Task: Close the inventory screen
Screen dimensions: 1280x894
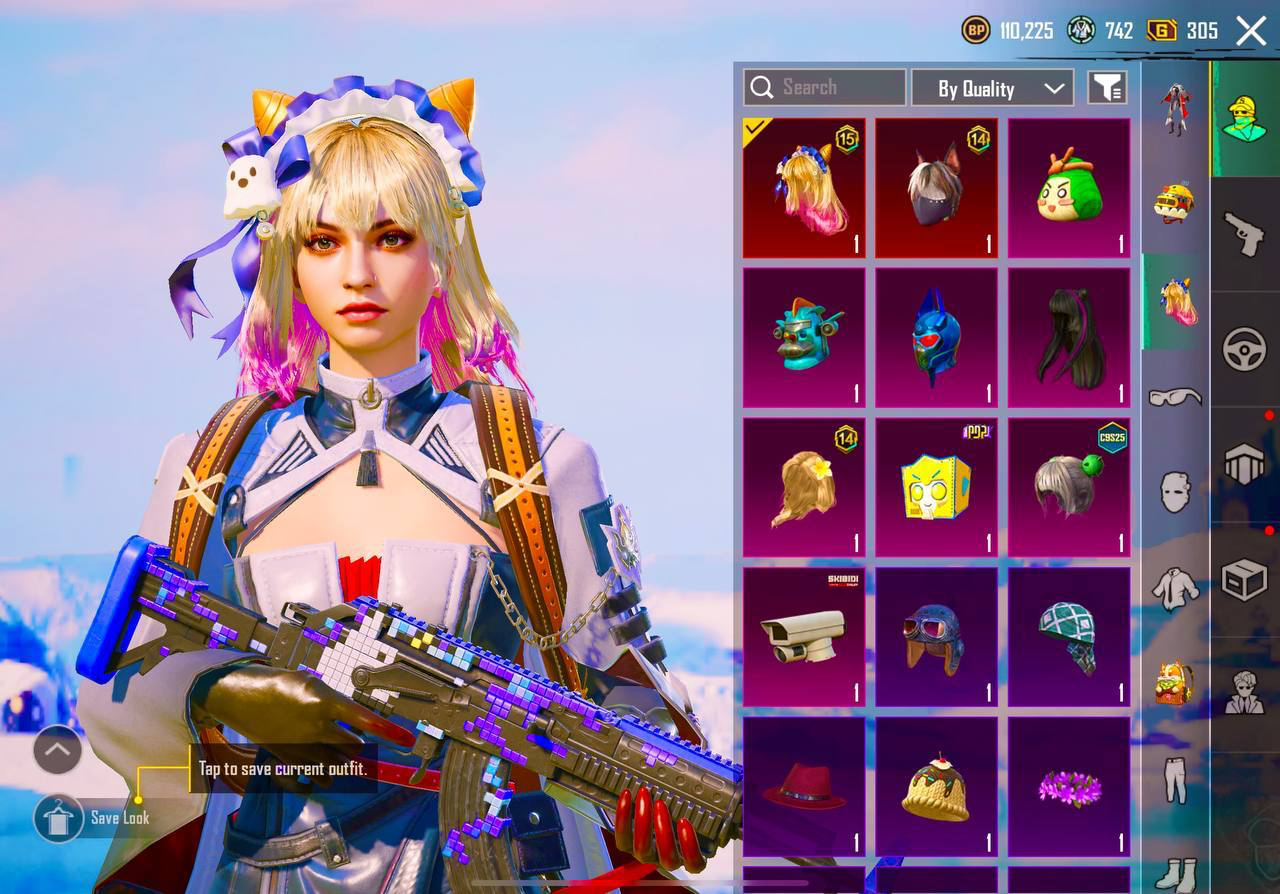Action: 1251,31
